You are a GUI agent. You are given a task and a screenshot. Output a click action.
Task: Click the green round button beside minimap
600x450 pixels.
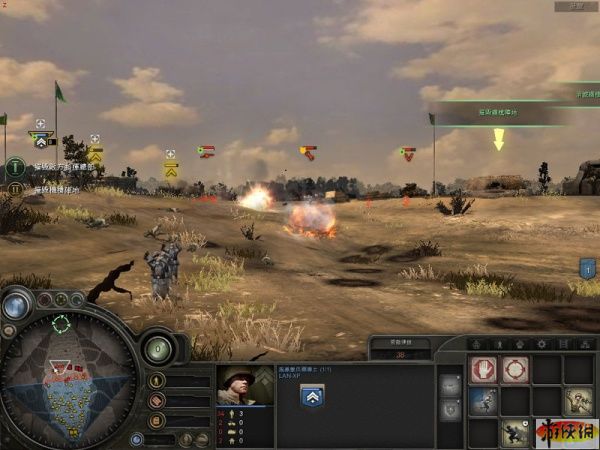pyautogui.click(x=157, y=349)
